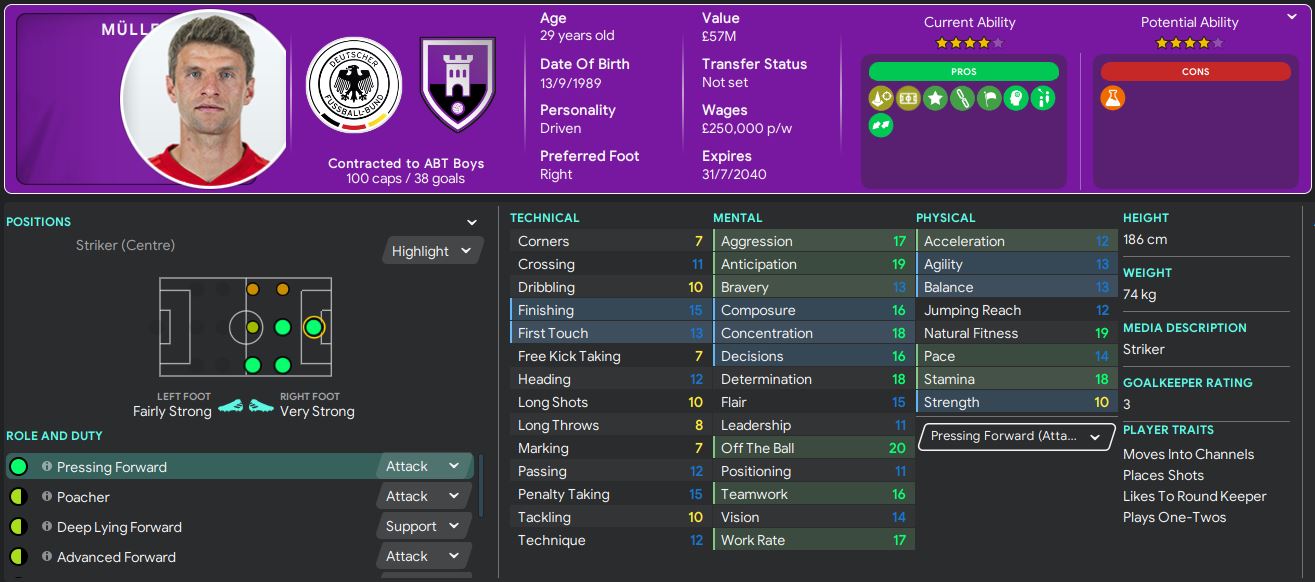Click the star icon under Pros
This screenshot has height=582, width=1315.
pos(935,98)
